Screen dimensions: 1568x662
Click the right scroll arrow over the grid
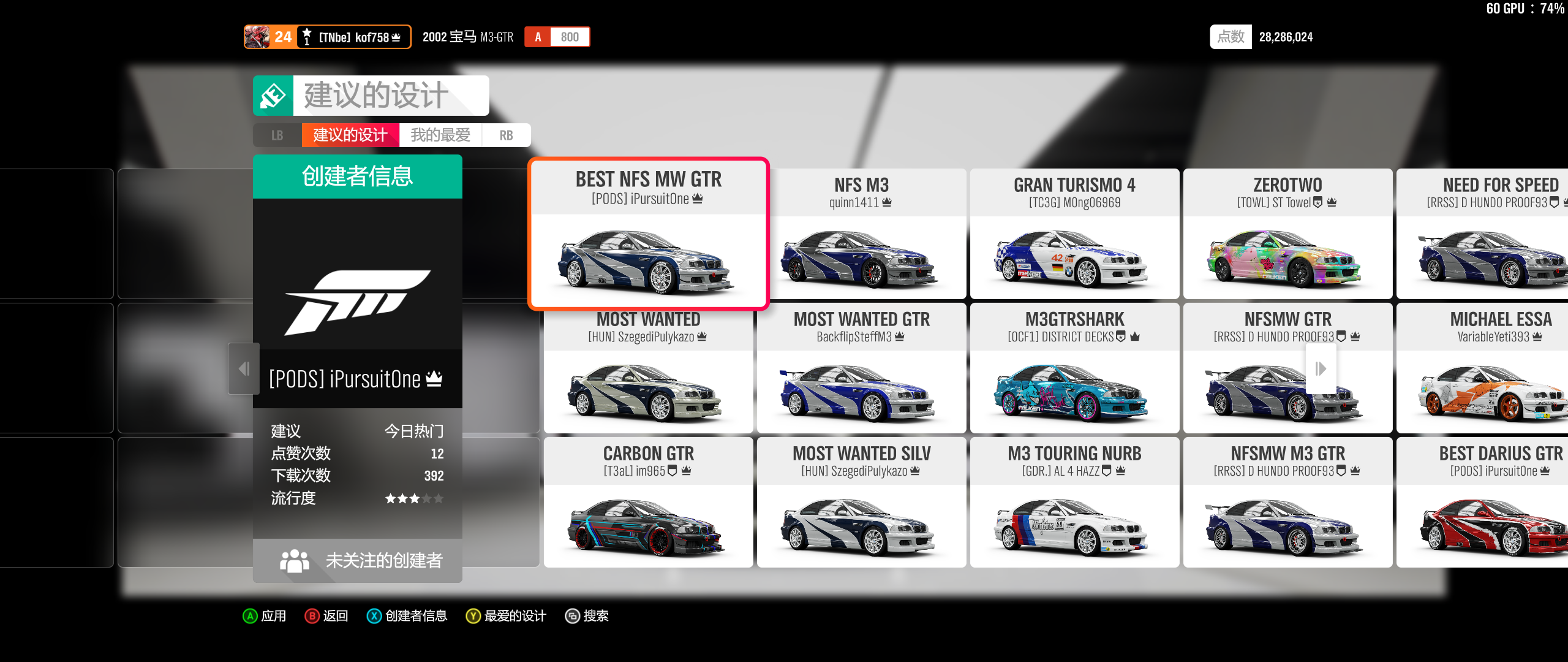(x=1321, y=368)
